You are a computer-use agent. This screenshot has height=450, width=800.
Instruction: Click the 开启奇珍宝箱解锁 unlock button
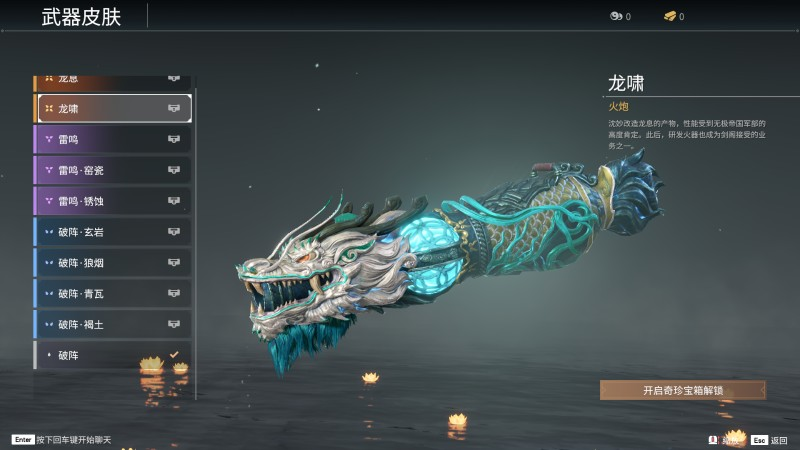(682, 390)
